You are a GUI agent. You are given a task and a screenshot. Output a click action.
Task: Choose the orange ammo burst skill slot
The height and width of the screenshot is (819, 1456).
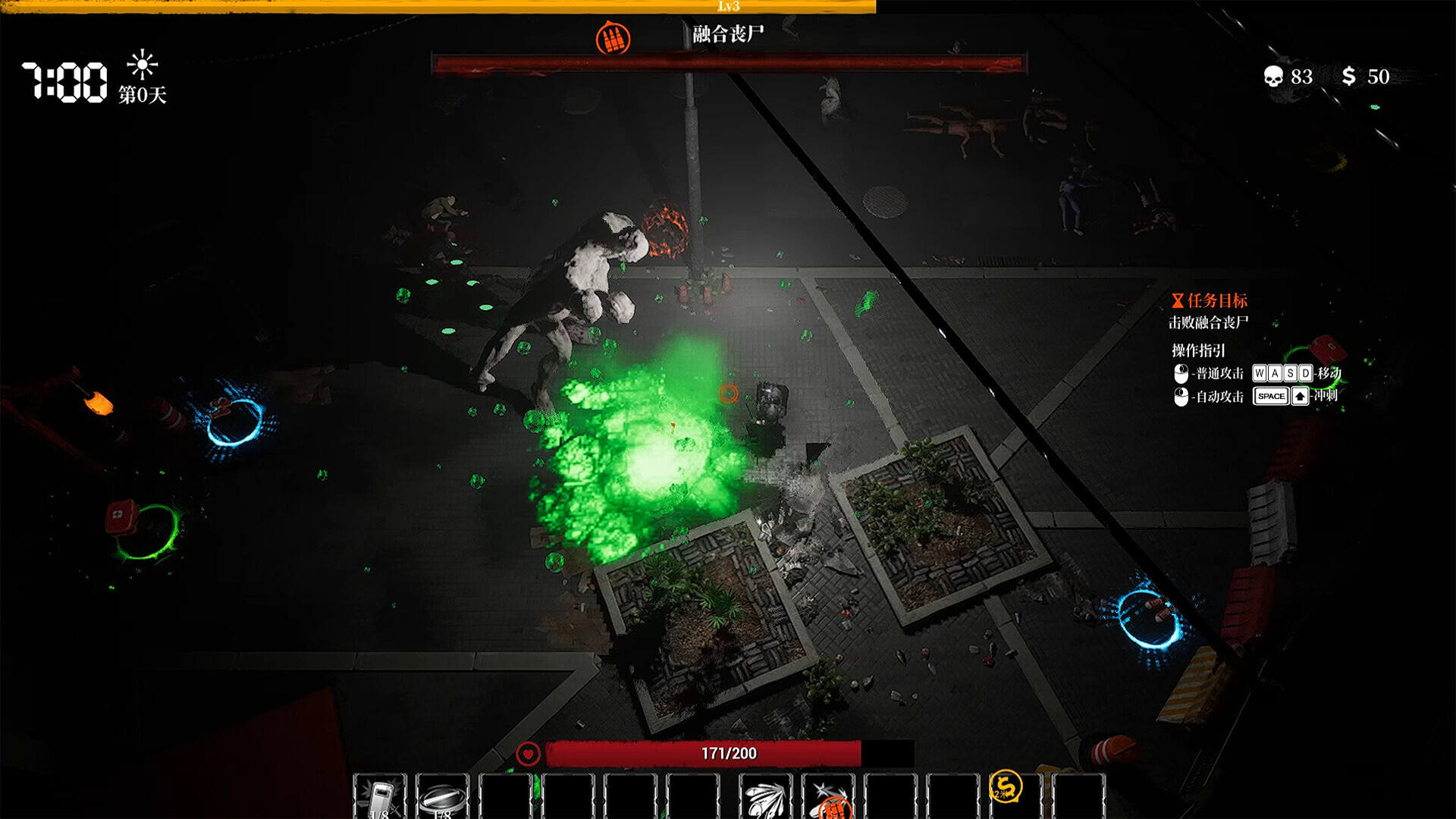click(x=829, y=799)
